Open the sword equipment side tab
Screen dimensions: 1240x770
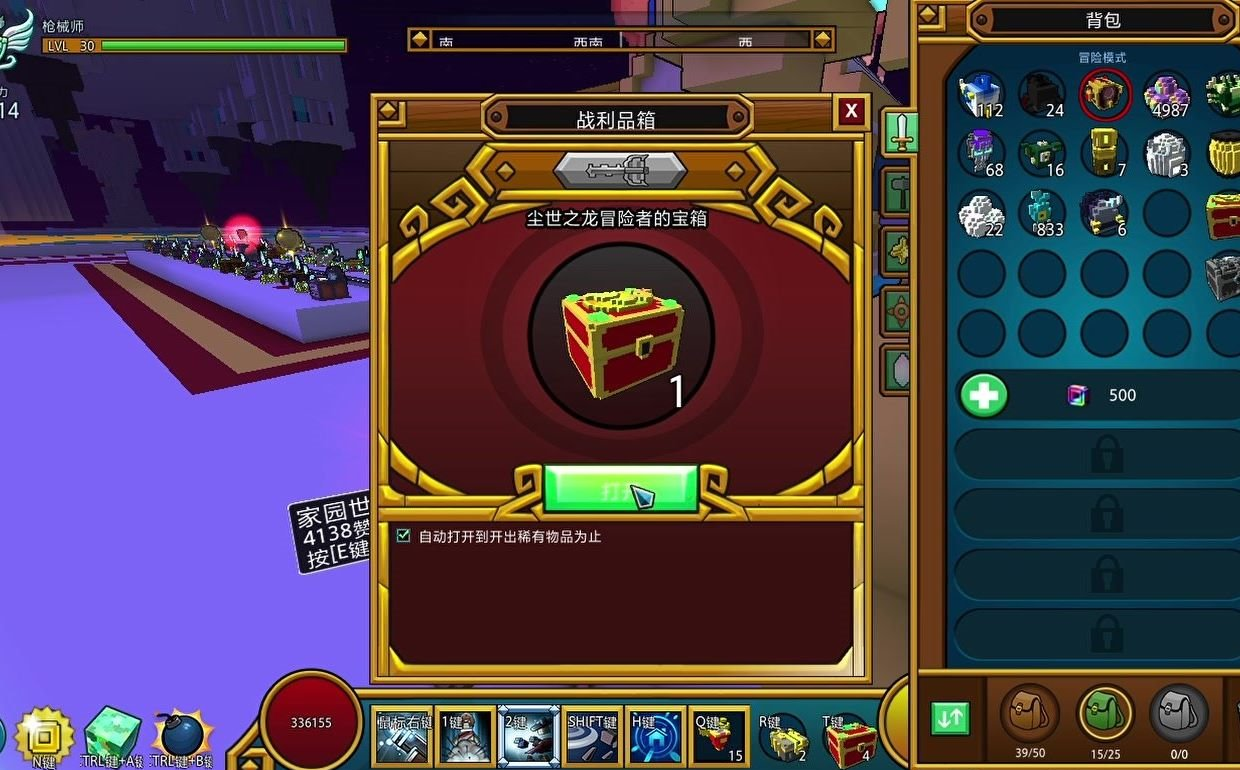point(901,132)
